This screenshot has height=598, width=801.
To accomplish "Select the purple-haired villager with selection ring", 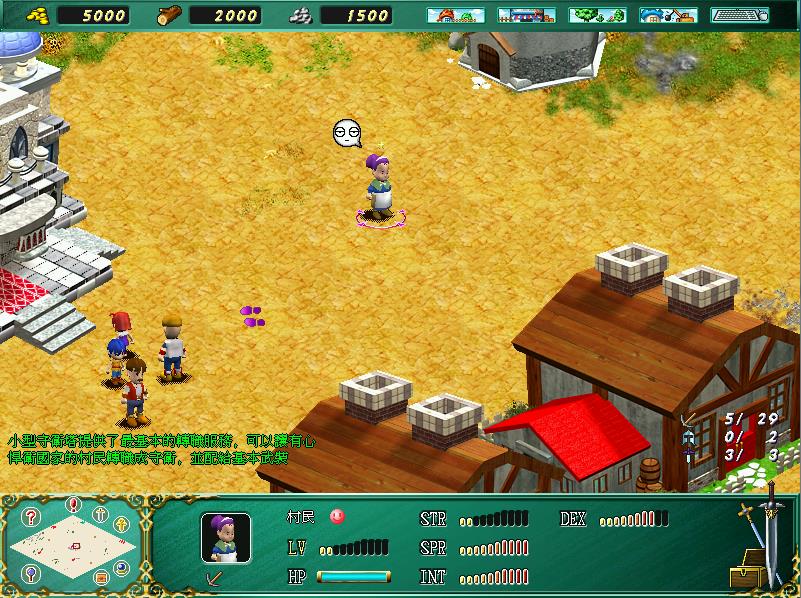I will [379, 186].
